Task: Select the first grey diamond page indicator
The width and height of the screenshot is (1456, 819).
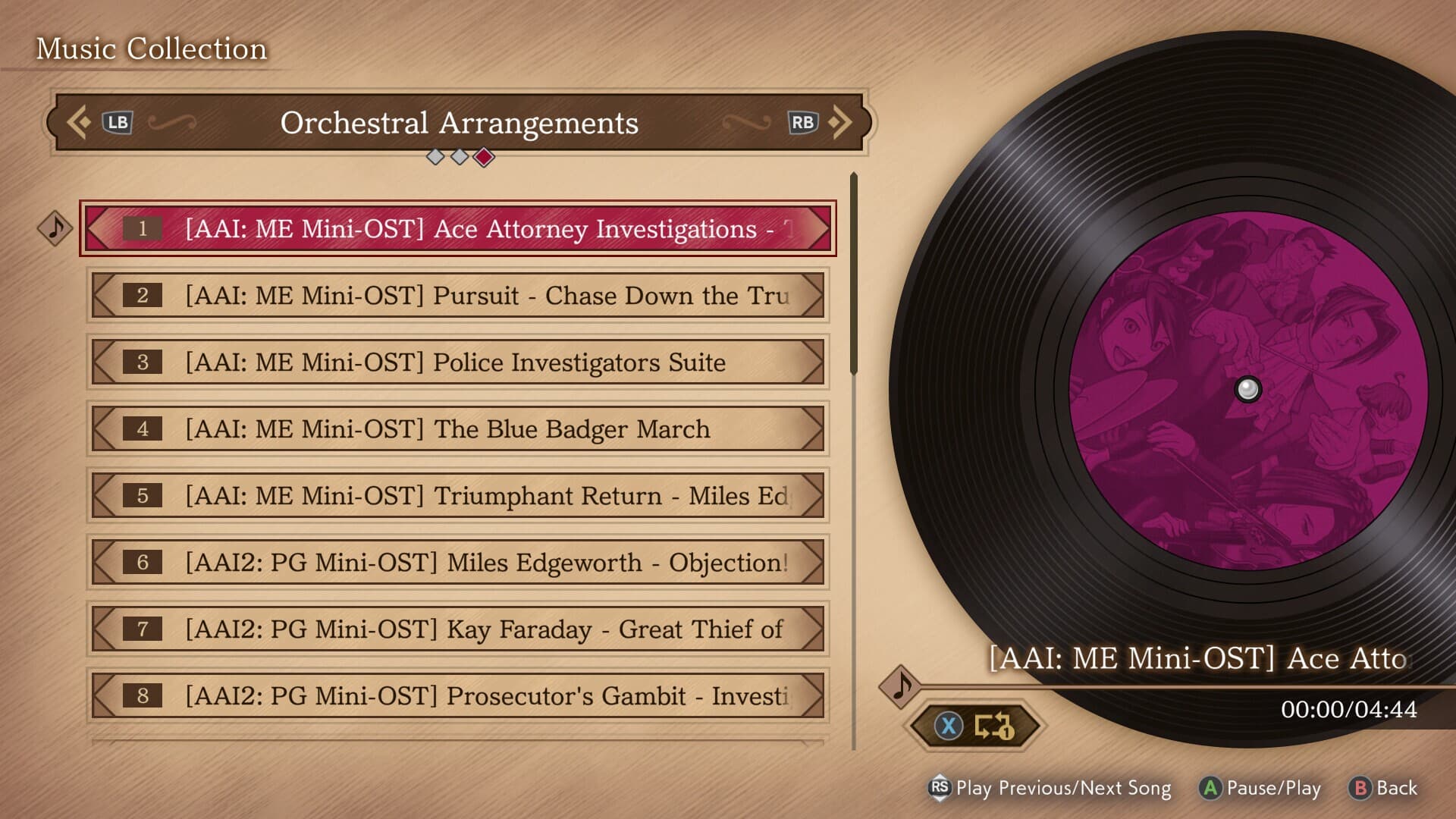Action: [x=436, y=157]
